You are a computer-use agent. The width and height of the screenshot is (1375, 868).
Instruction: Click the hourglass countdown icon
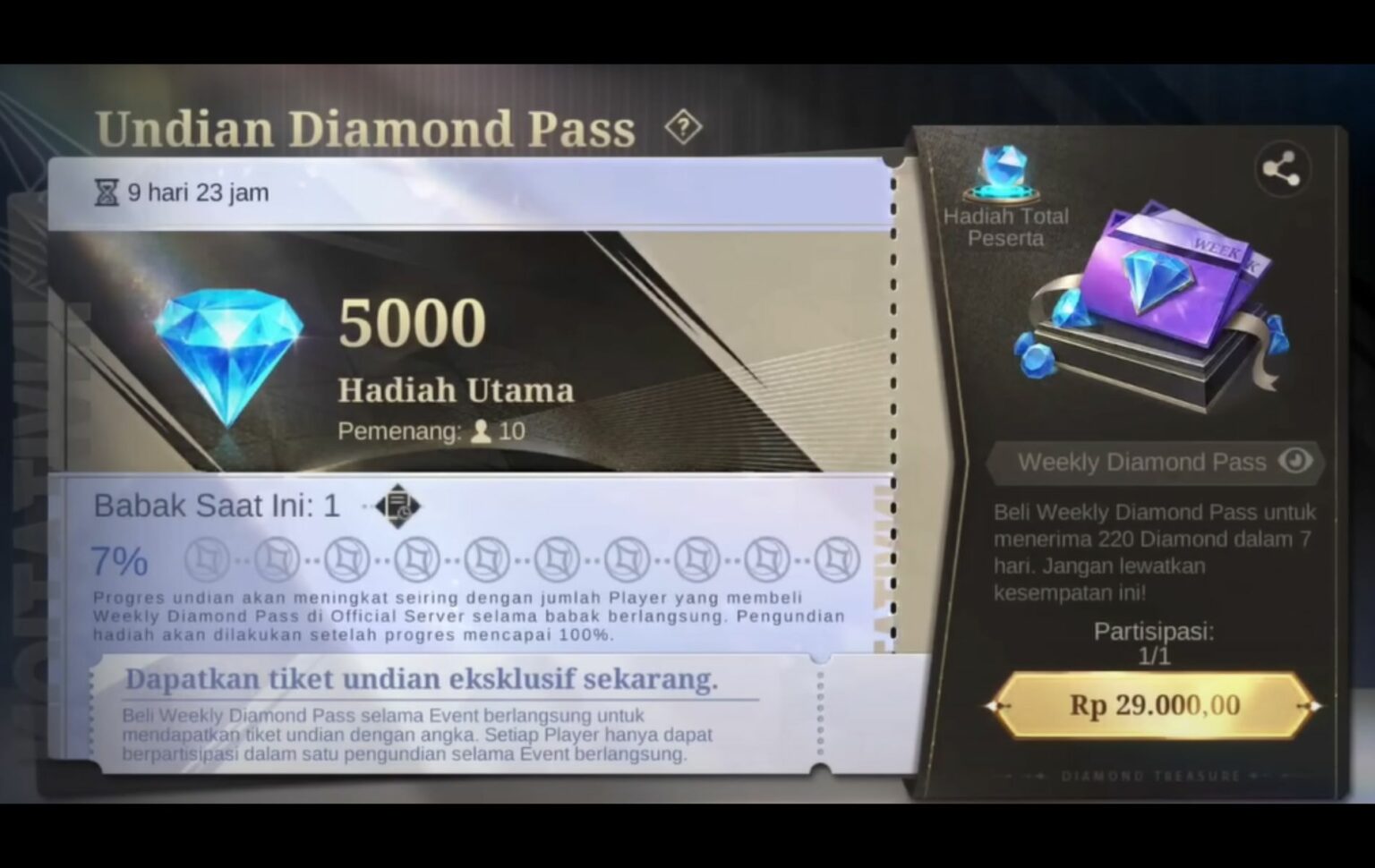[x=108, y=191]
